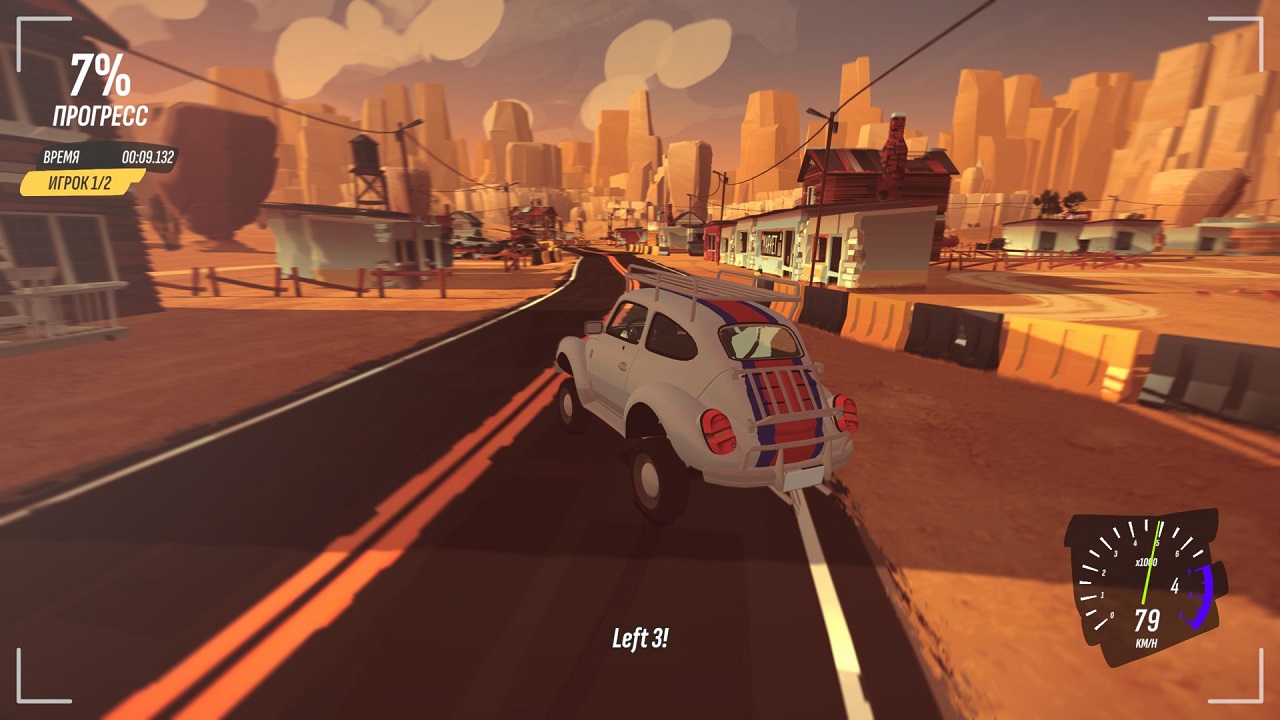This screenshot has height=720, width=1280.
Task: Click the 00:09.132 time value
Action: click(x=149, y=157)
